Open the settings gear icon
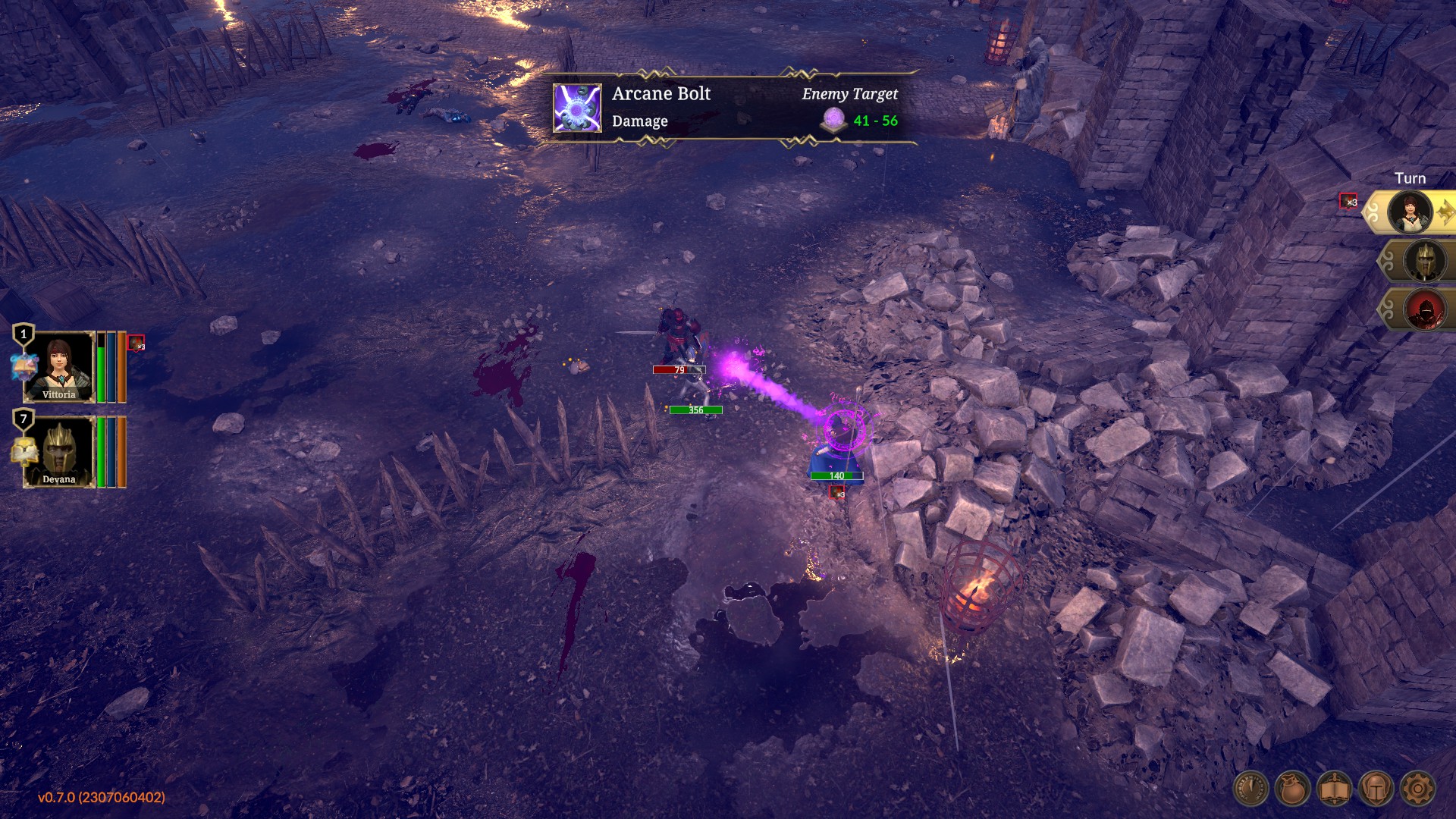This screenshot has height=819, width=1456. pos(1418,789)
